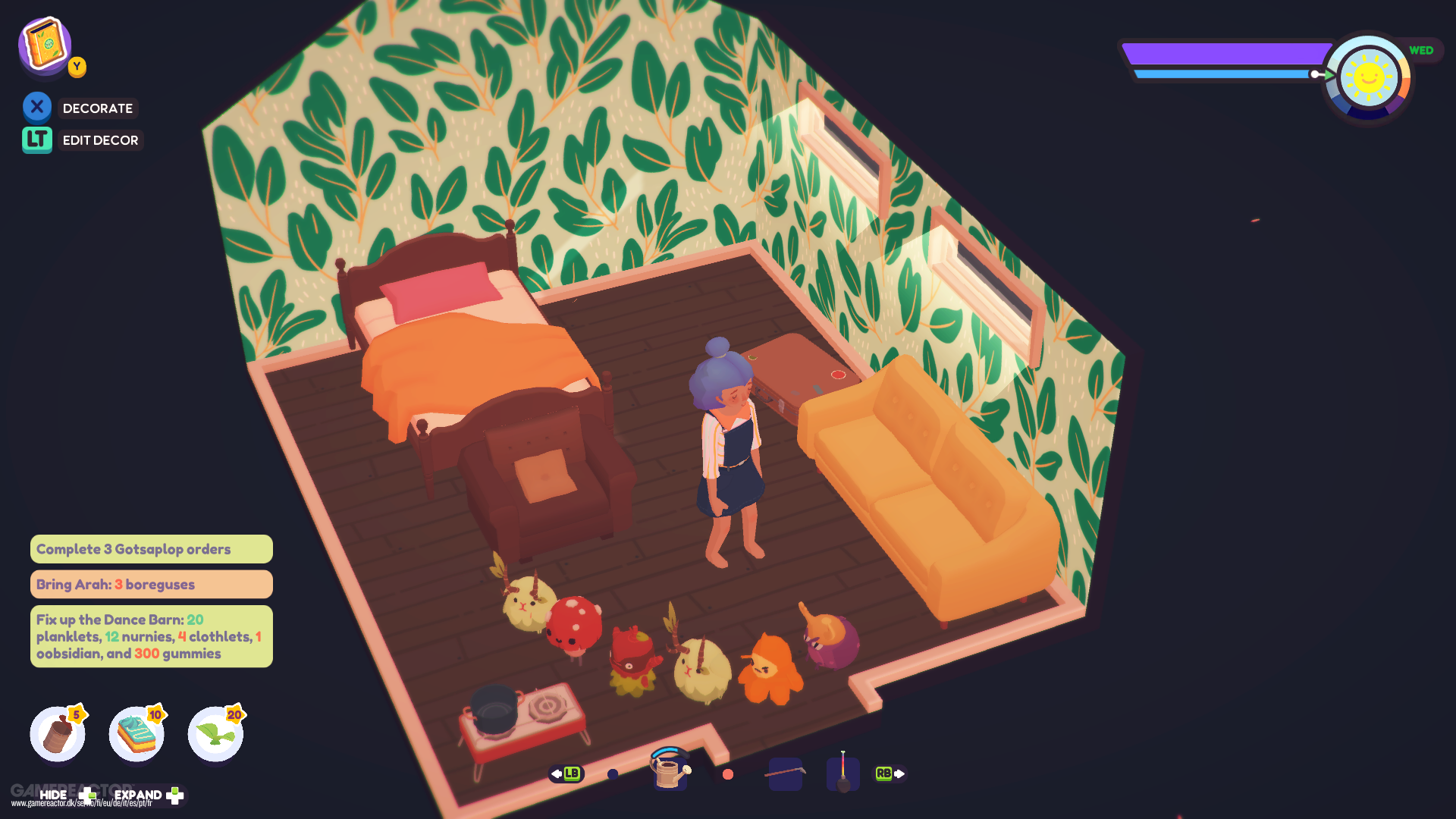The height and width of the screenshot is (819, 1456).
Task: Hide the quest tracker panel
Action: 55,793
